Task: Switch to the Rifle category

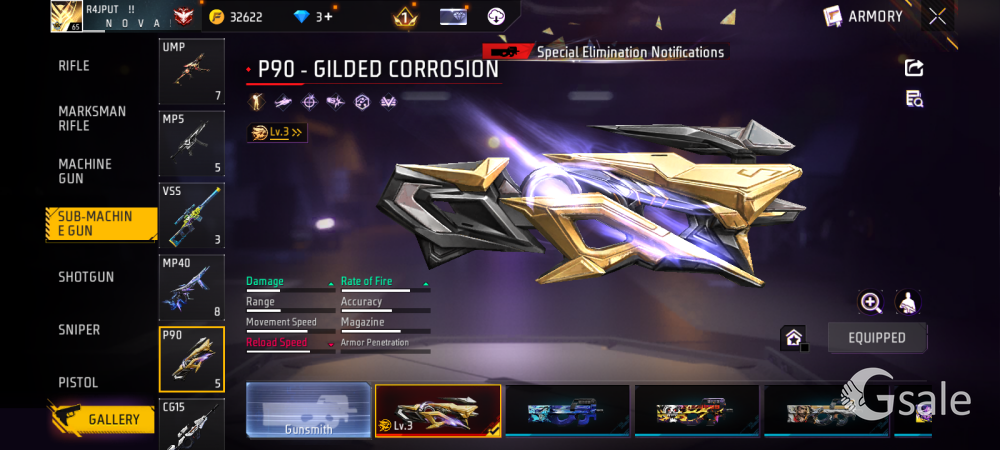Action: [74, 66]
